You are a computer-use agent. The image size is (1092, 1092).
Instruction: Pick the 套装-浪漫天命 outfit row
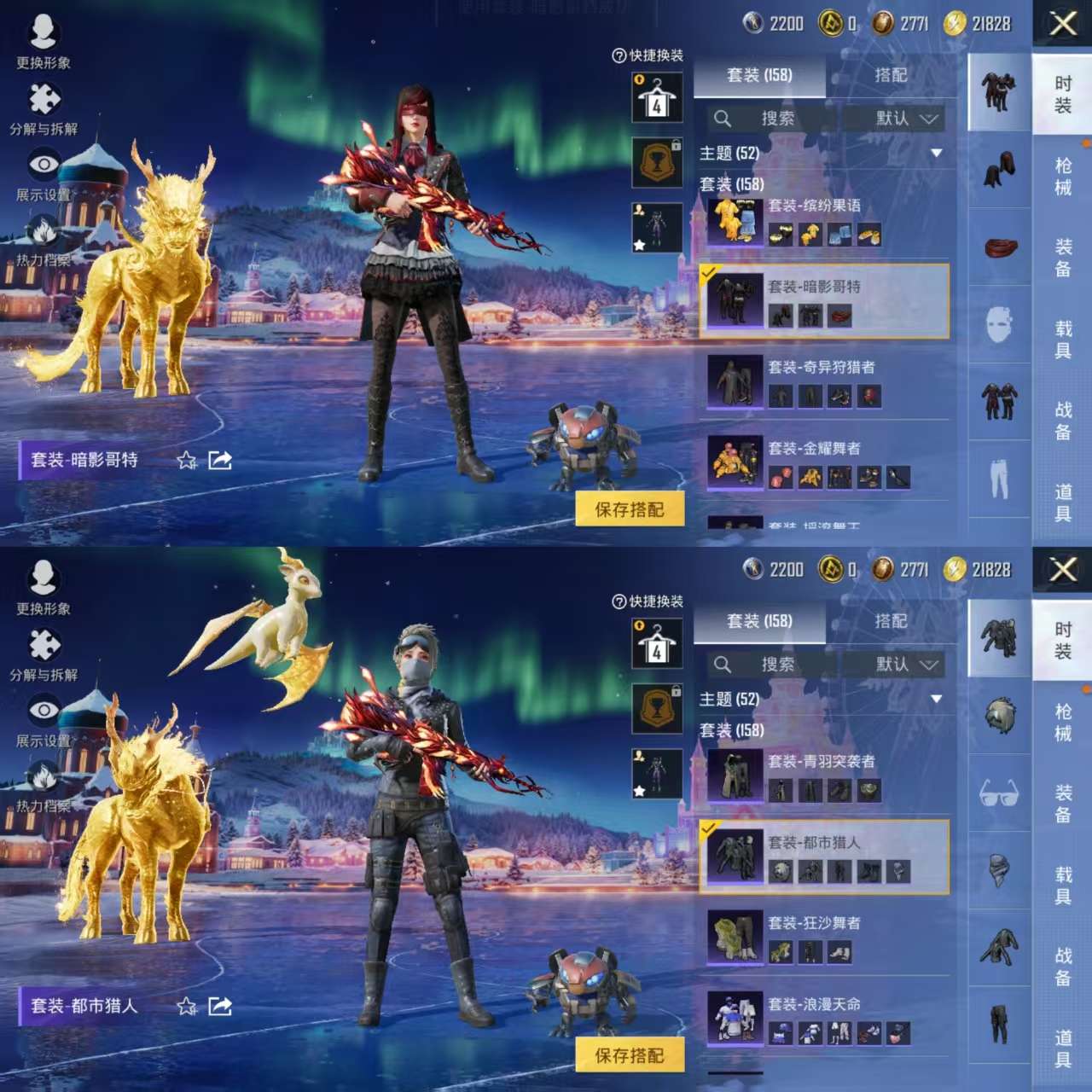pyautogui.click(x=823, y=1019)
